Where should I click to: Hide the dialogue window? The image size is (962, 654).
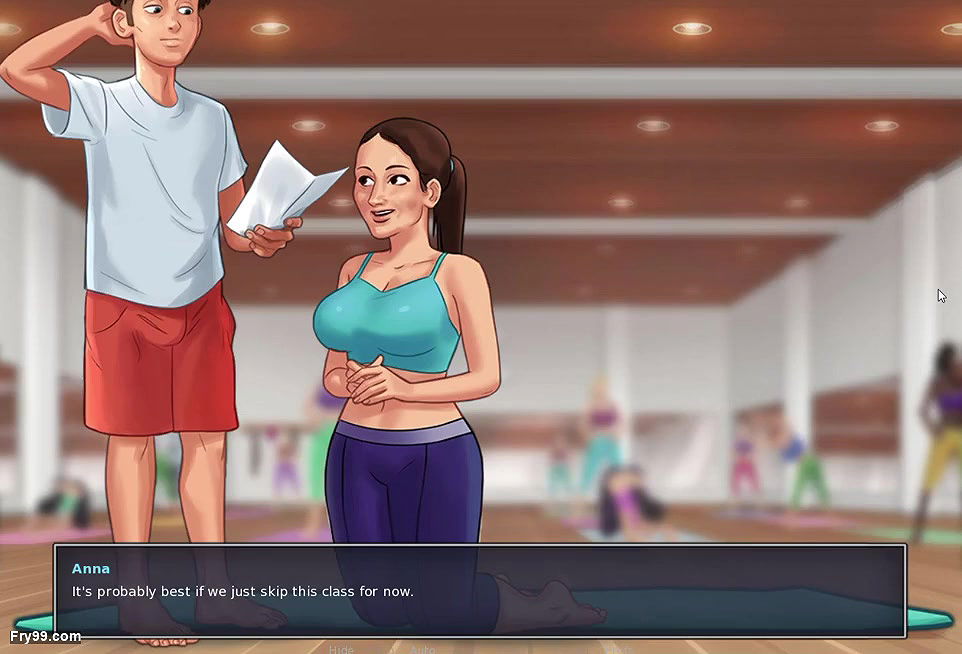click(341, 649)
